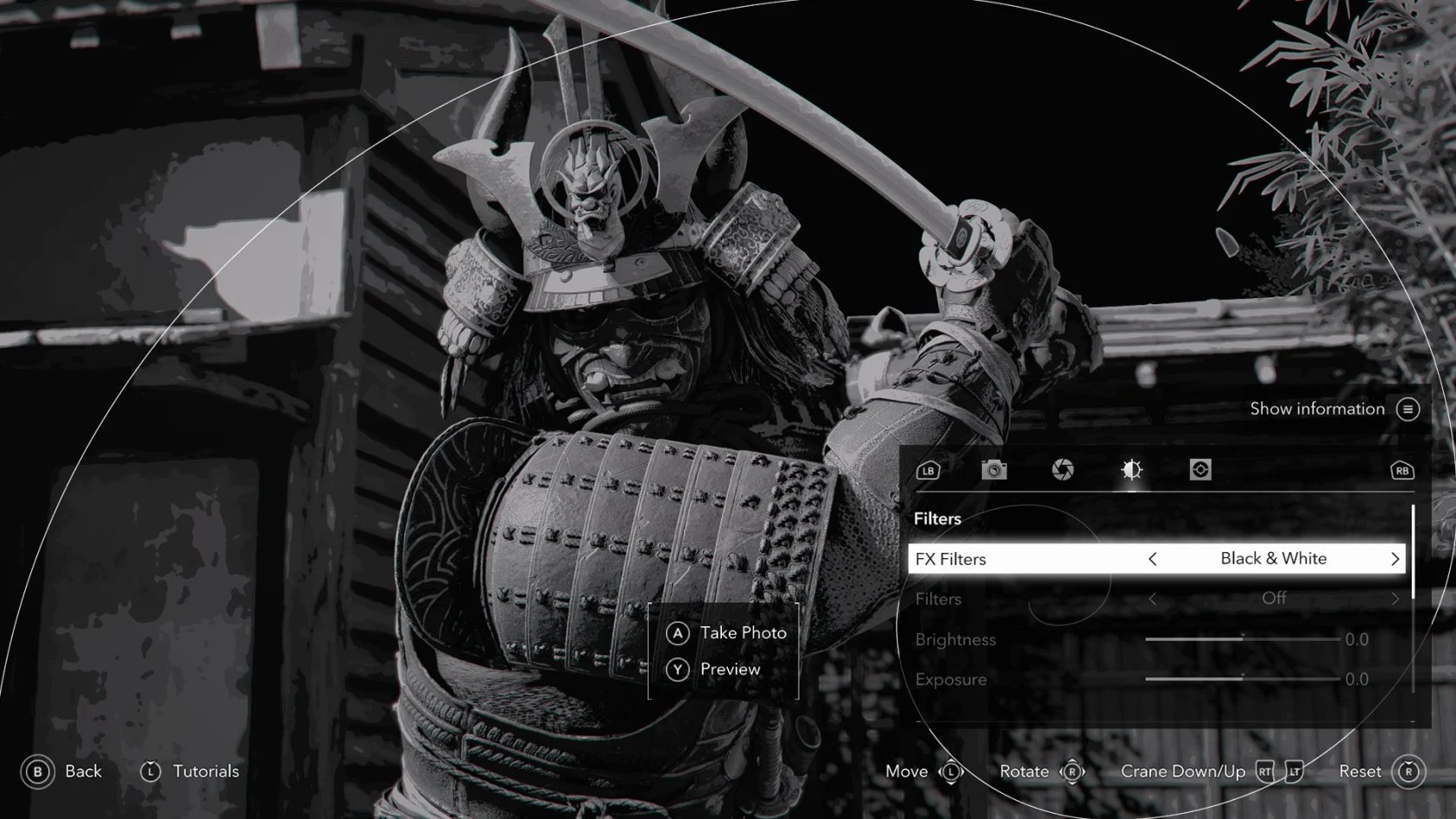Step the Filters option back with left arrow
The width and height of the screenshot is (1456, 819).
point(1153,599)
